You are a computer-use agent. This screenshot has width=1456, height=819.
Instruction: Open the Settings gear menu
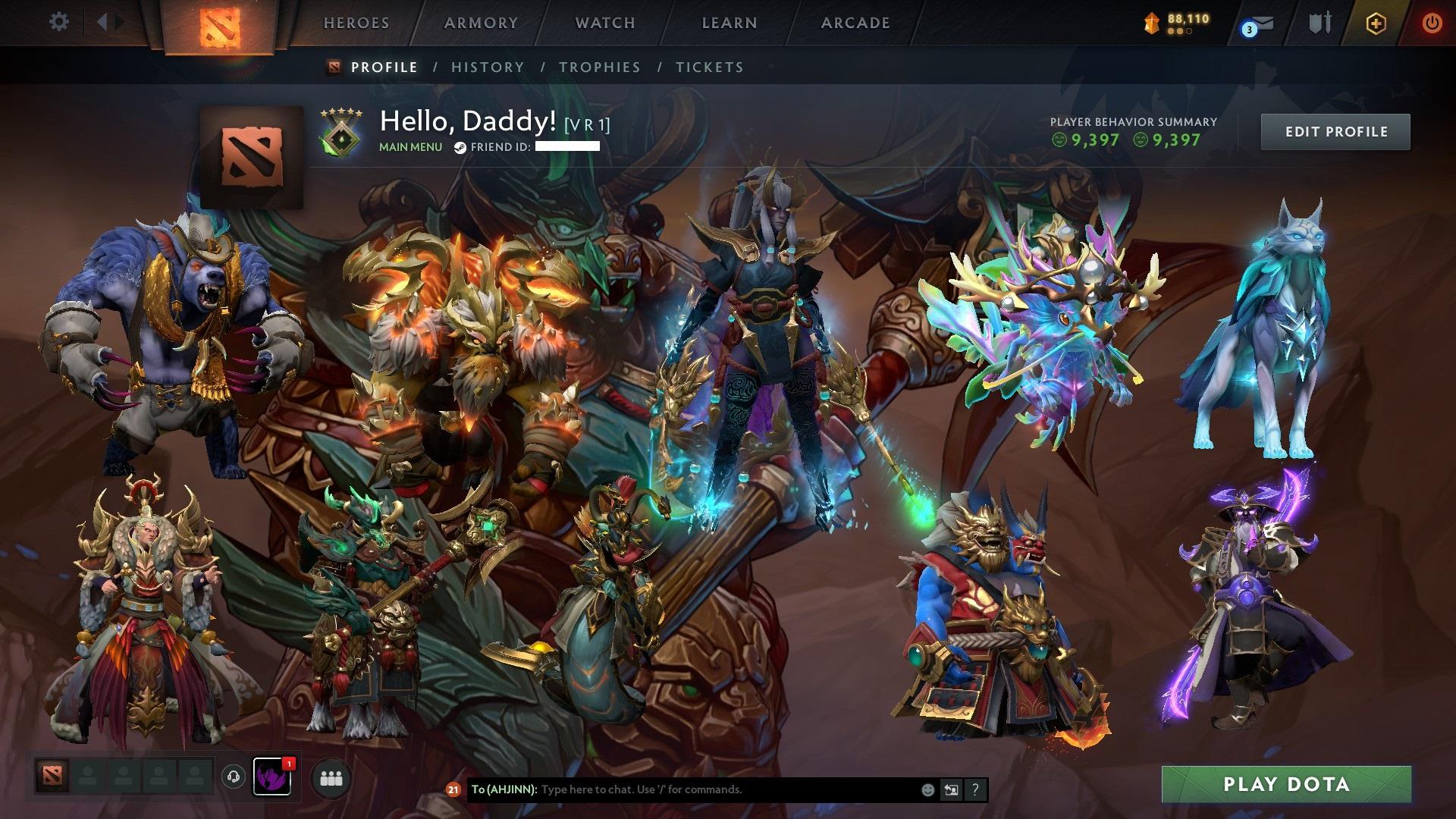tap(59, 21)
